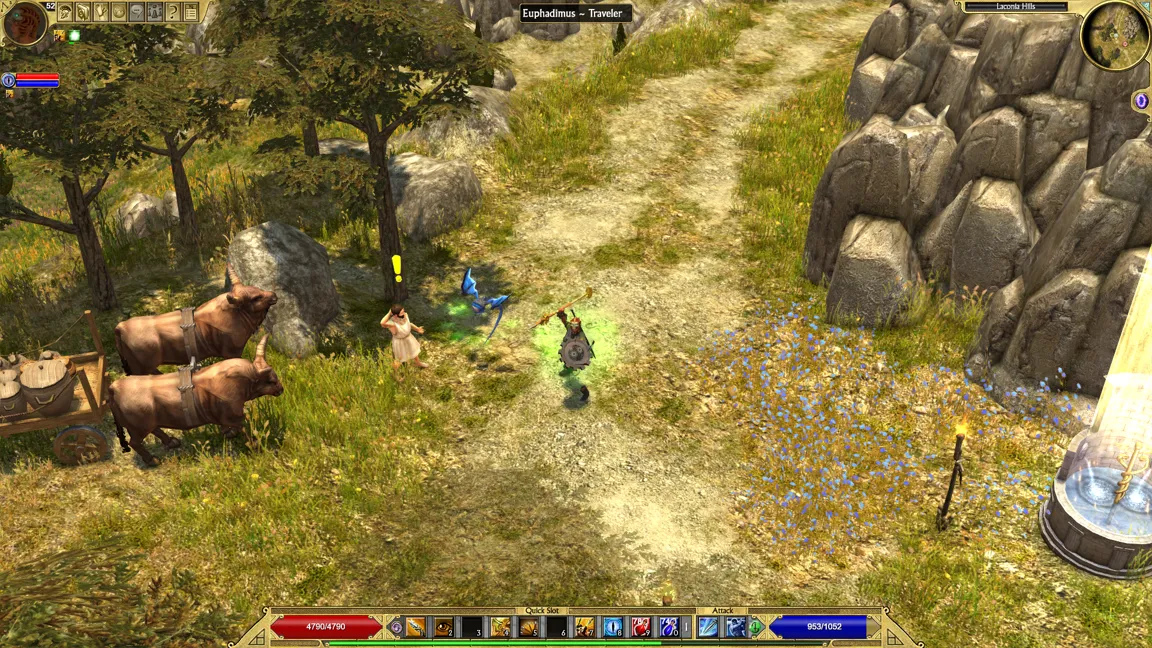Click the circular minimap

click(x=1115, y=36)
